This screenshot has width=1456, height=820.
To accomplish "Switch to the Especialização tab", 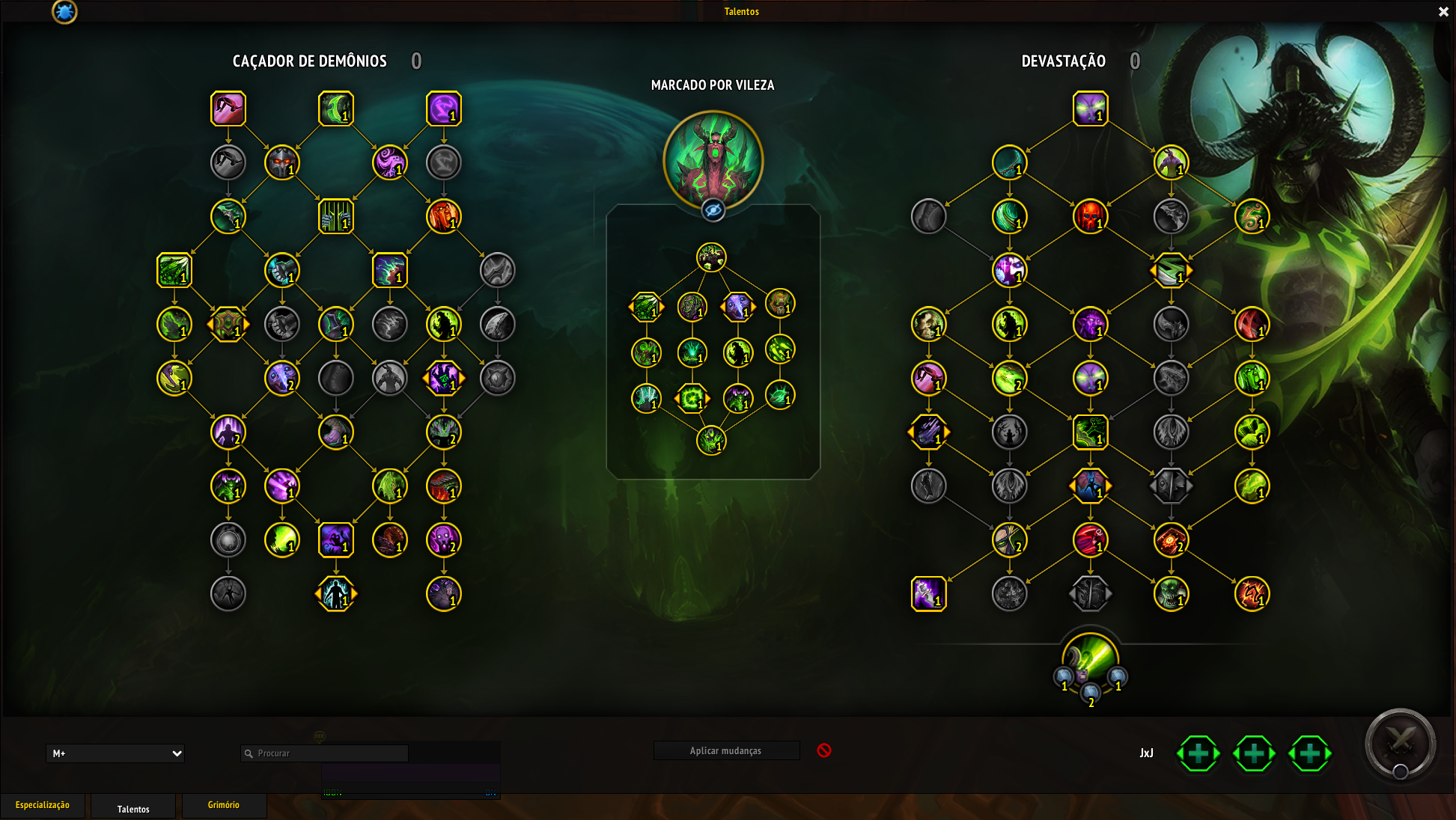I will [43, 805].
